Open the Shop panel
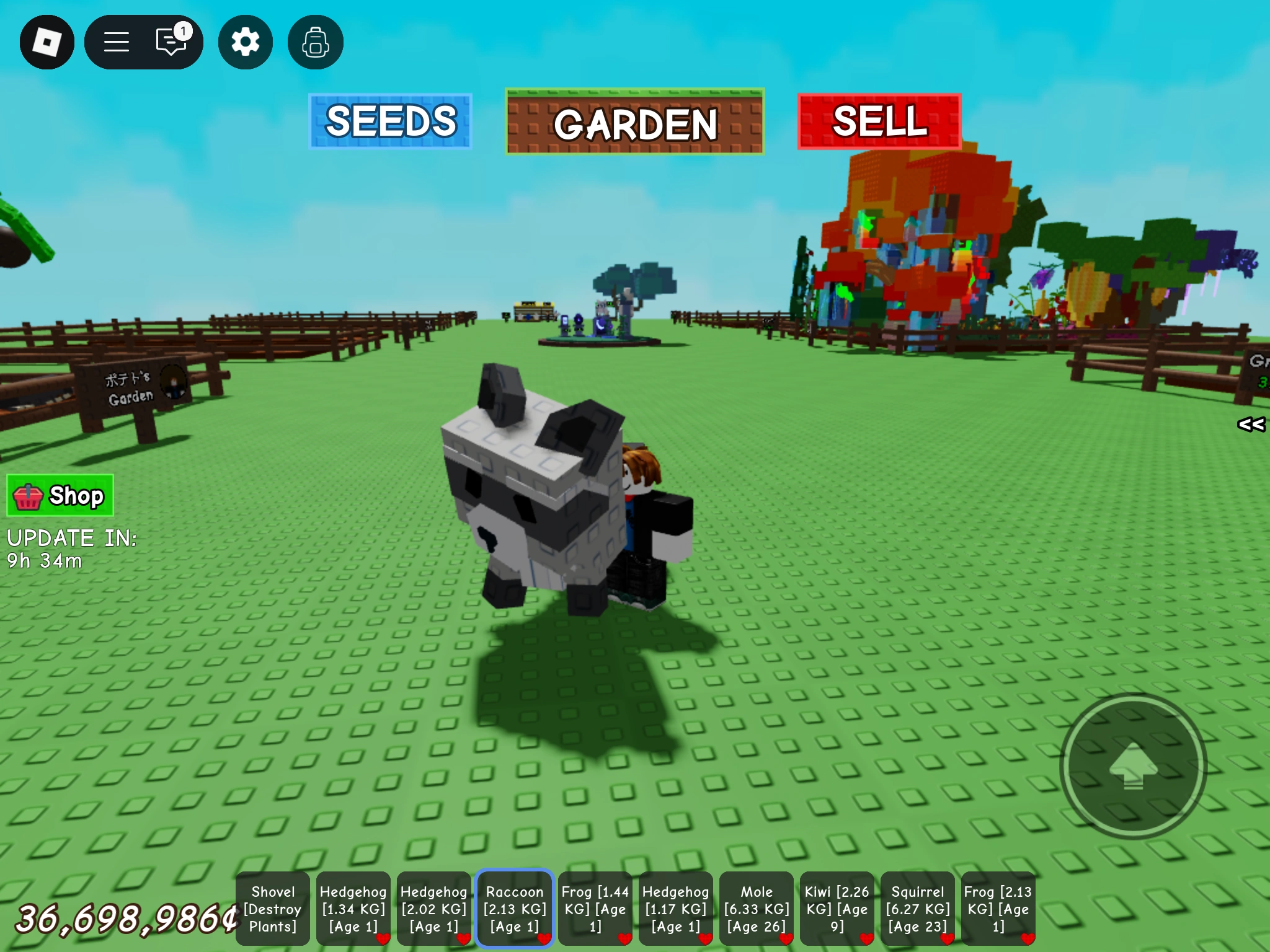The height and width of the screenshot is (952, 1270). click(60, 495)
